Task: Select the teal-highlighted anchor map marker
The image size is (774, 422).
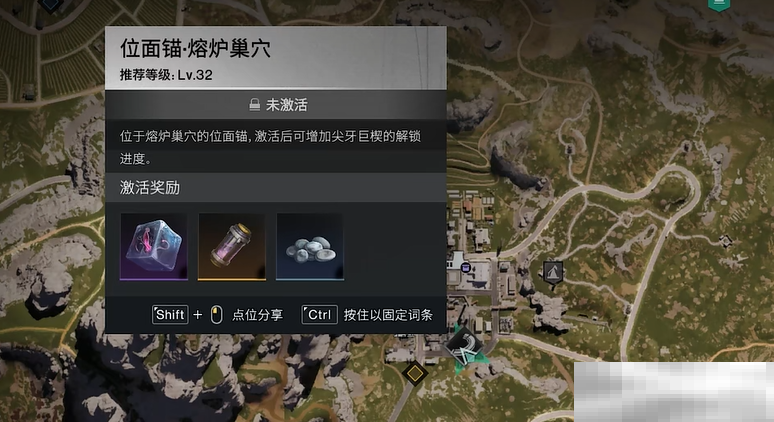Action: (x=465, y=345)
